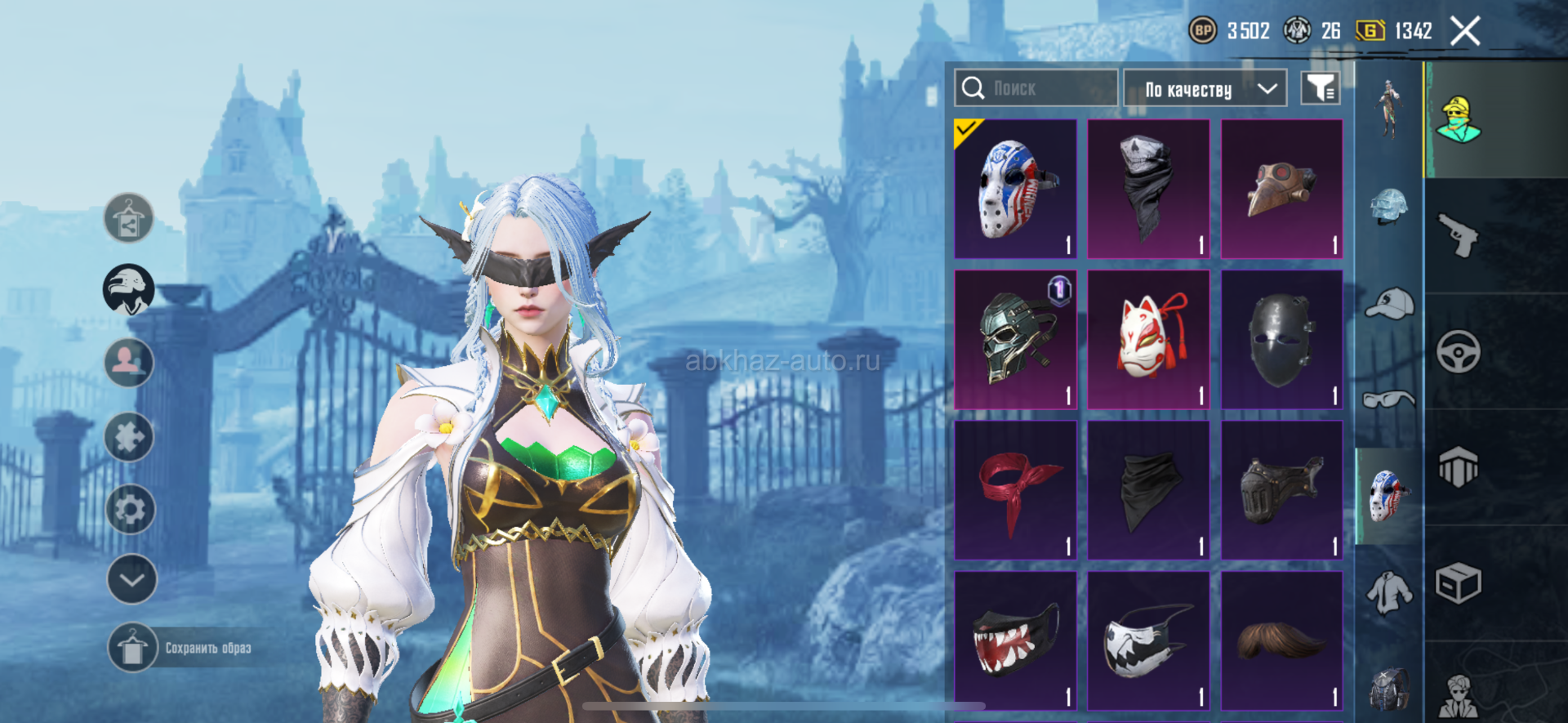This screenshot has width=1568, height=723.
Task: Open the glasses category tab
Action: coord(1388,399)
